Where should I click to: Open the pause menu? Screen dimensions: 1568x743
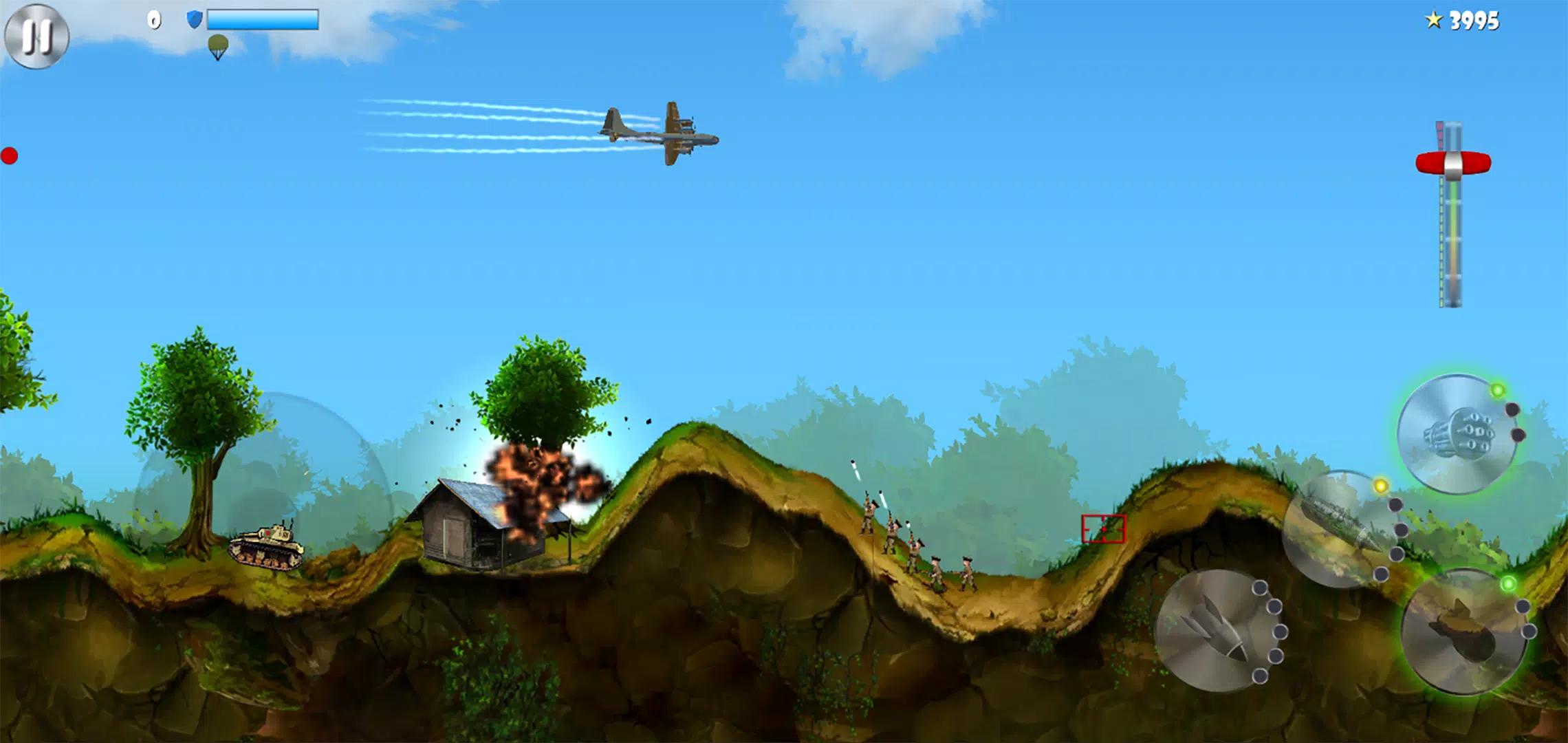38,36
